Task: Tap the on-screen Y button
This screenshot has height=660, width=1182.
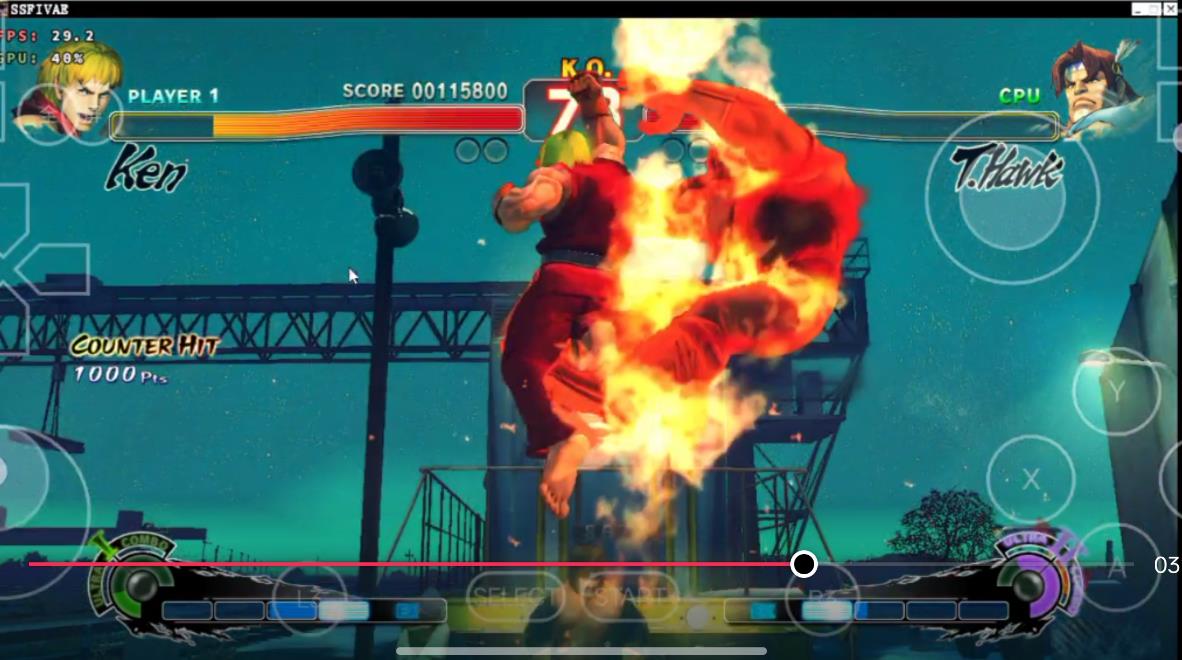Action: [x=1116, y=391]
